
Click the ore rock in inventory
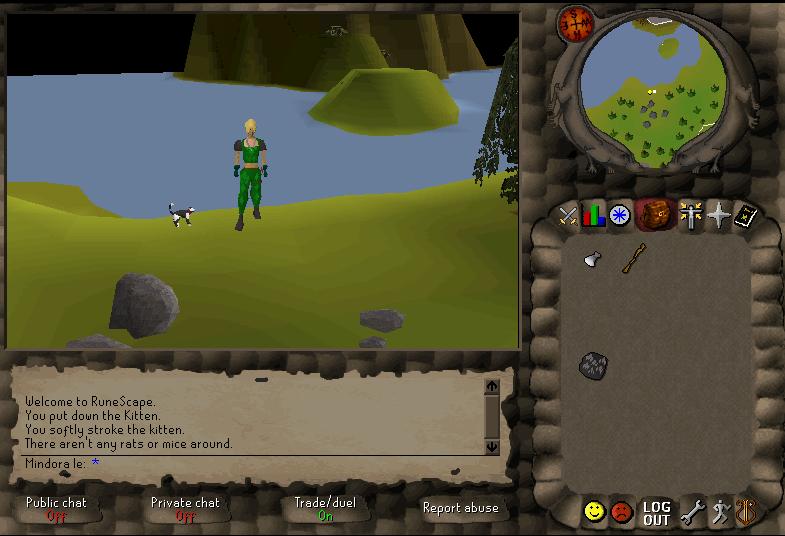[593, 365]
